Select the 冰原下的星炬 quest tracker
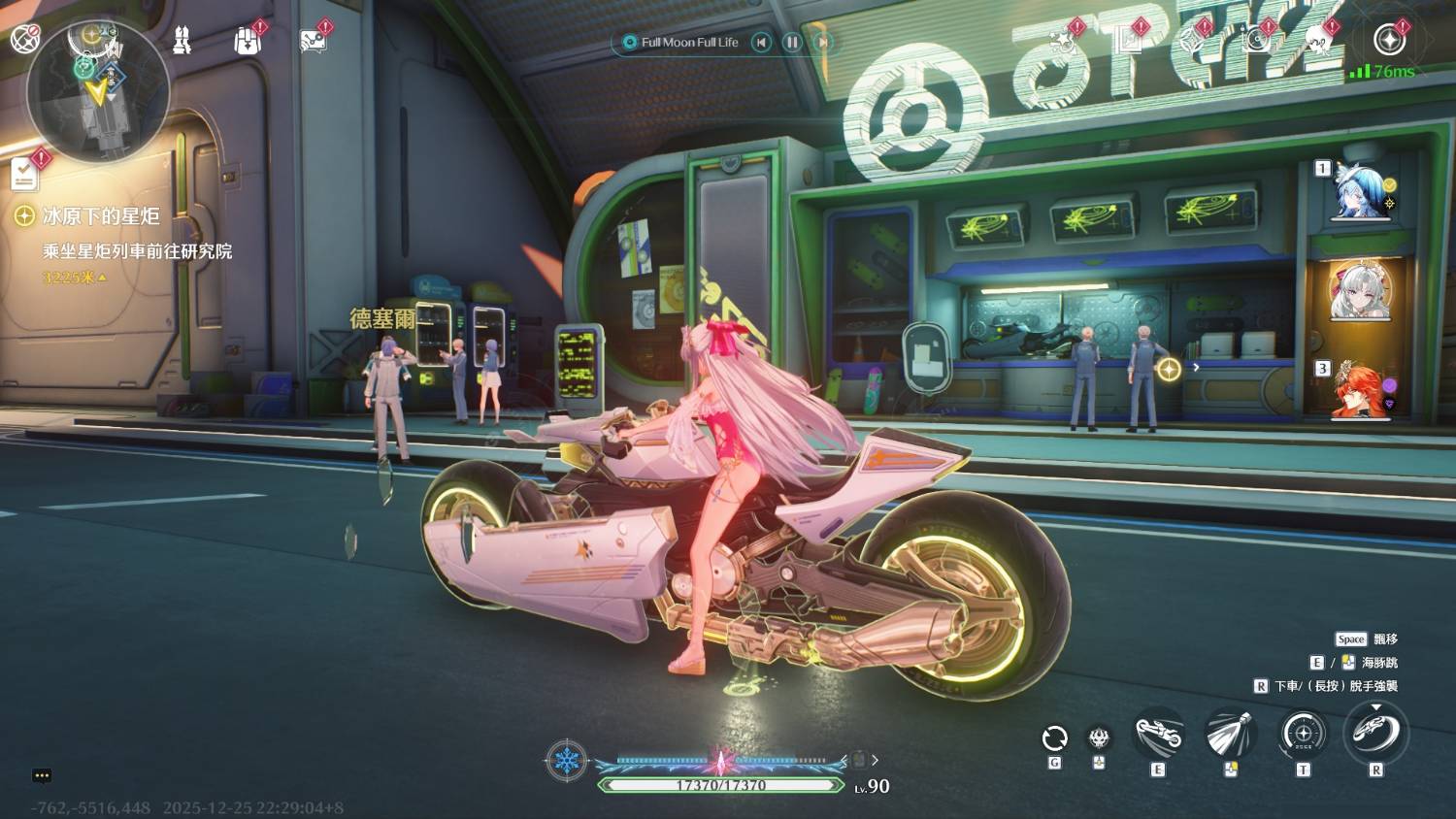1456x819 pixels. click(x=101, y=216)
